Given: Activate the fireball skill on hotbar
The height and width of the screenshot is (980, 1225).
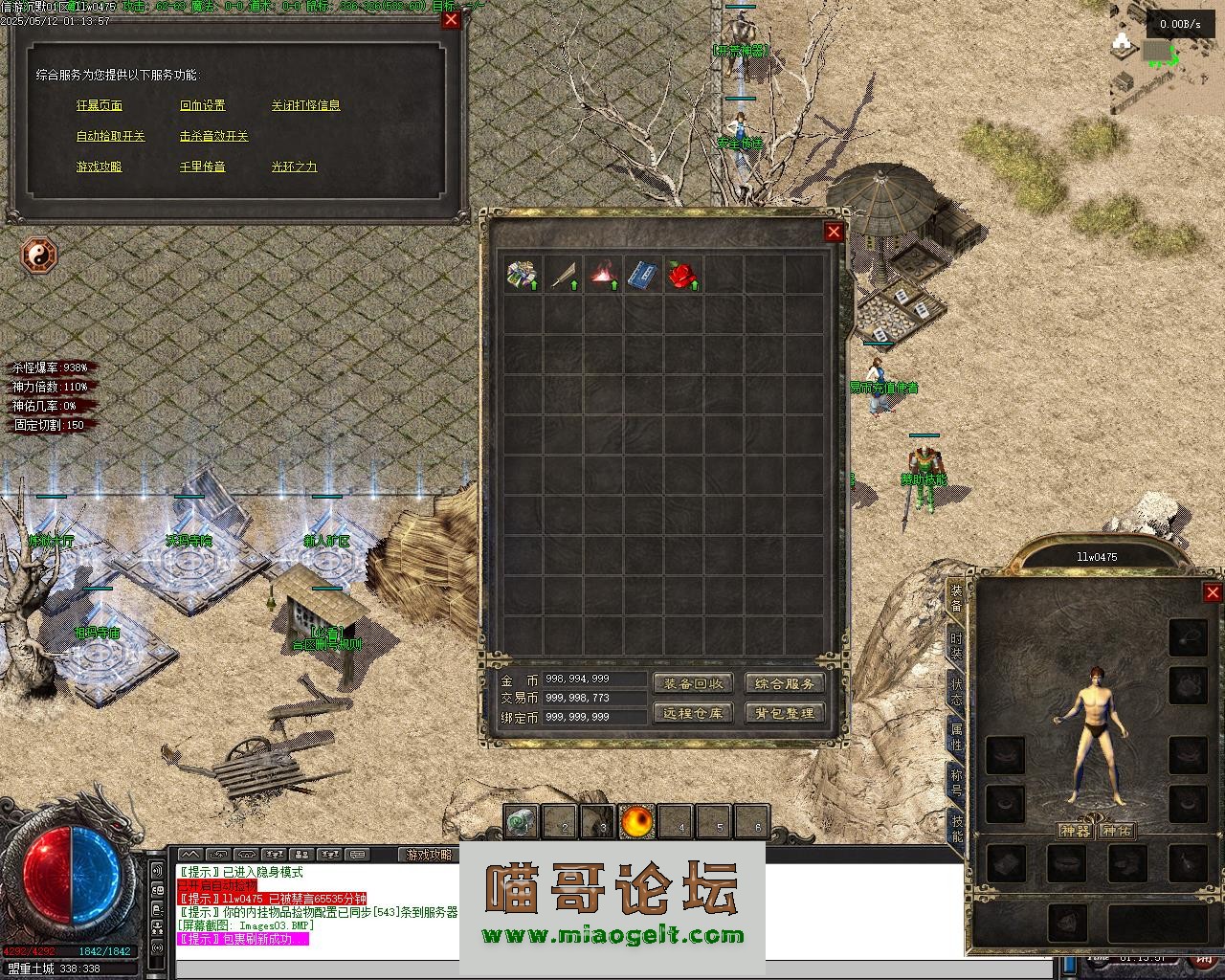Looking at the screenshot, I should click(x=637, y=821).
